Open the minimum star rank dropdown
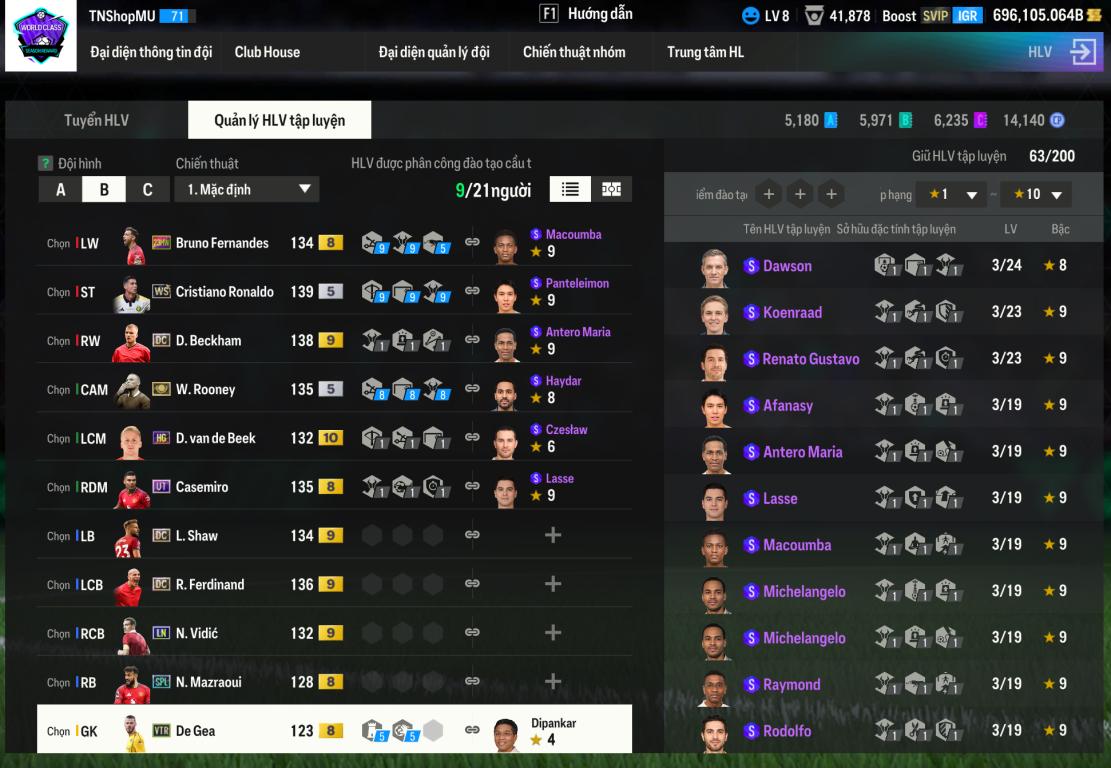This screenshot has width=1111, height=768. [952, 194]
